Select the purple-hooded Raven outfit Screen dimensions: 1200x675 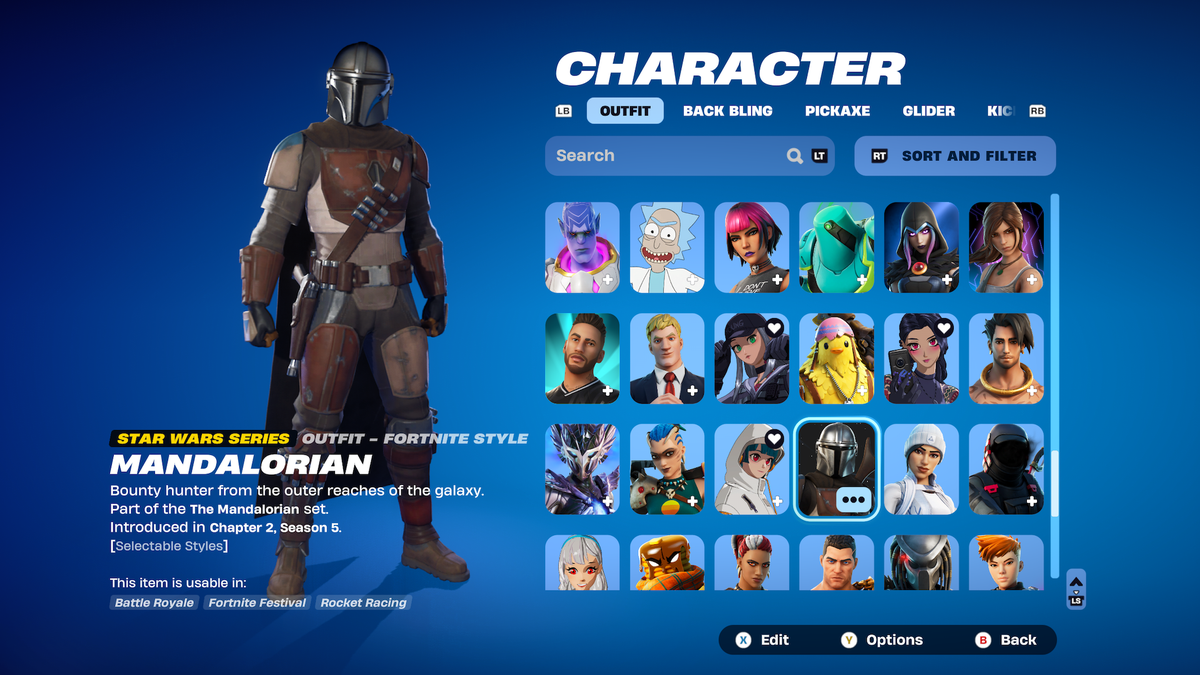(x=921, y=247)
